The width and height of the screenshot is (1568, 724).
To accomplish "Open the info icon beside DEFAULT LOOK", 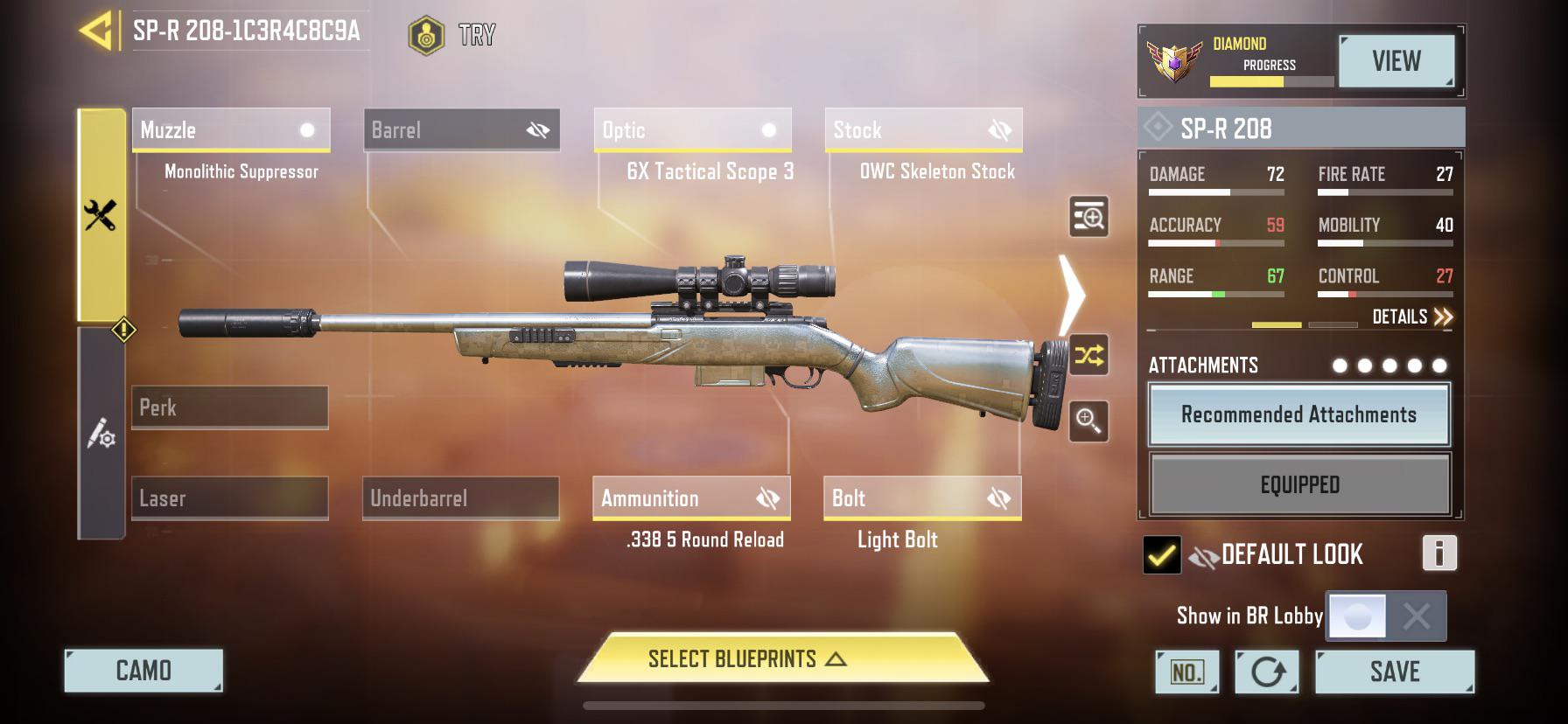I will [1439, 553].
